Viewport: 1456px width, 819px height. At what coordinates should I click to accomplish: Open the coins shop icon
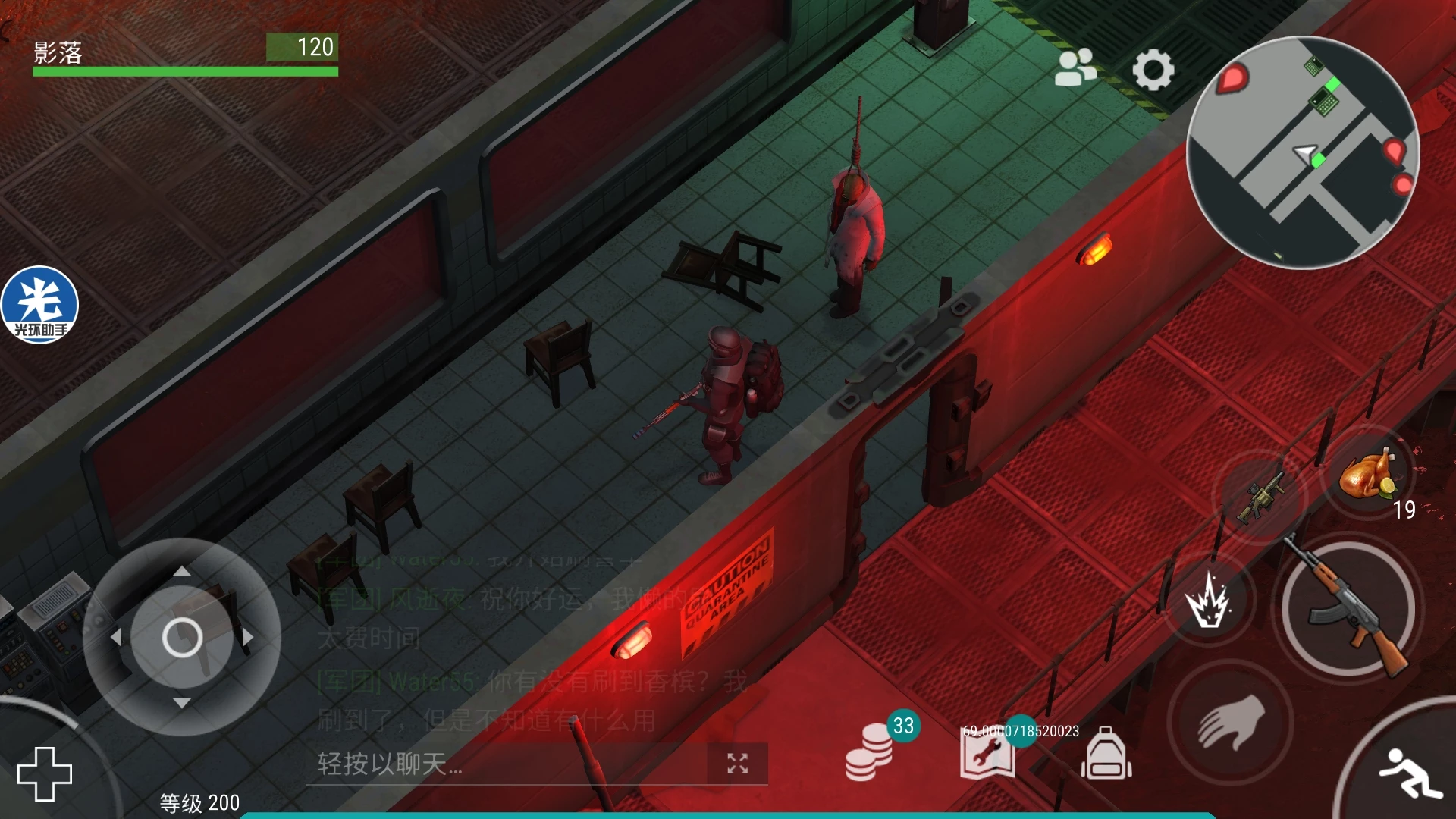869,753
